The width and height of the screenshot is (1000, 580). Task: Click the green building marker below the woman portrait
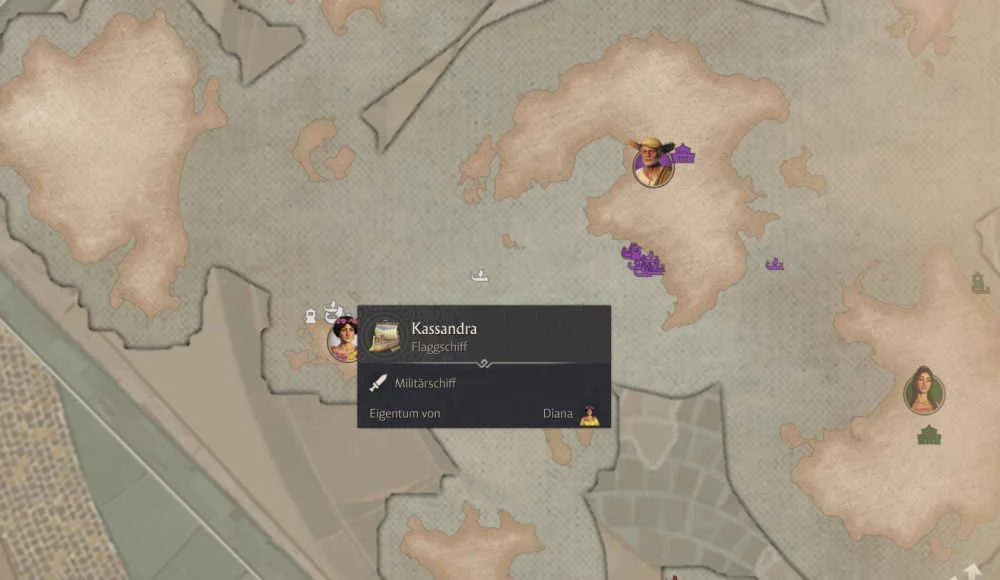(x=930, y=435)
